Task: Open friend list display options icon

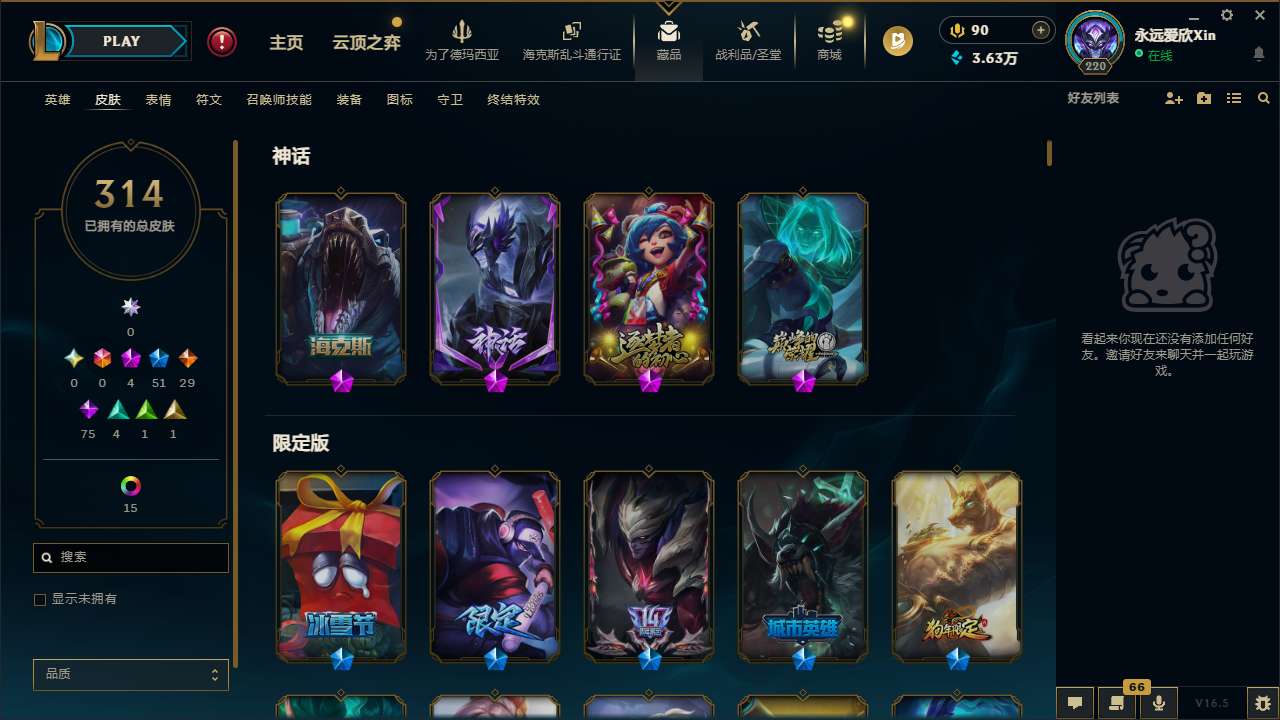Action: coord(1233,98)
